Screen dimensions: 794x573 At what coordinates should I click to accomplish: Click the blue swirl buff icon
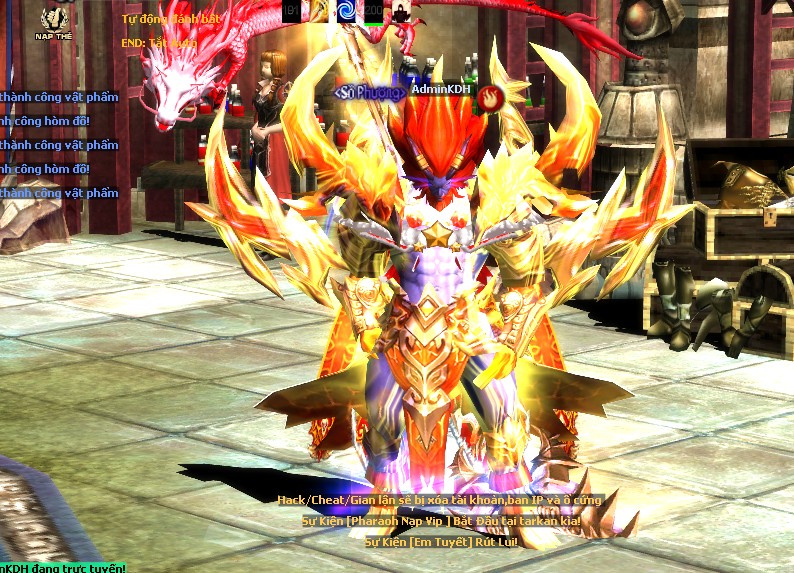[x=347, y=12]
